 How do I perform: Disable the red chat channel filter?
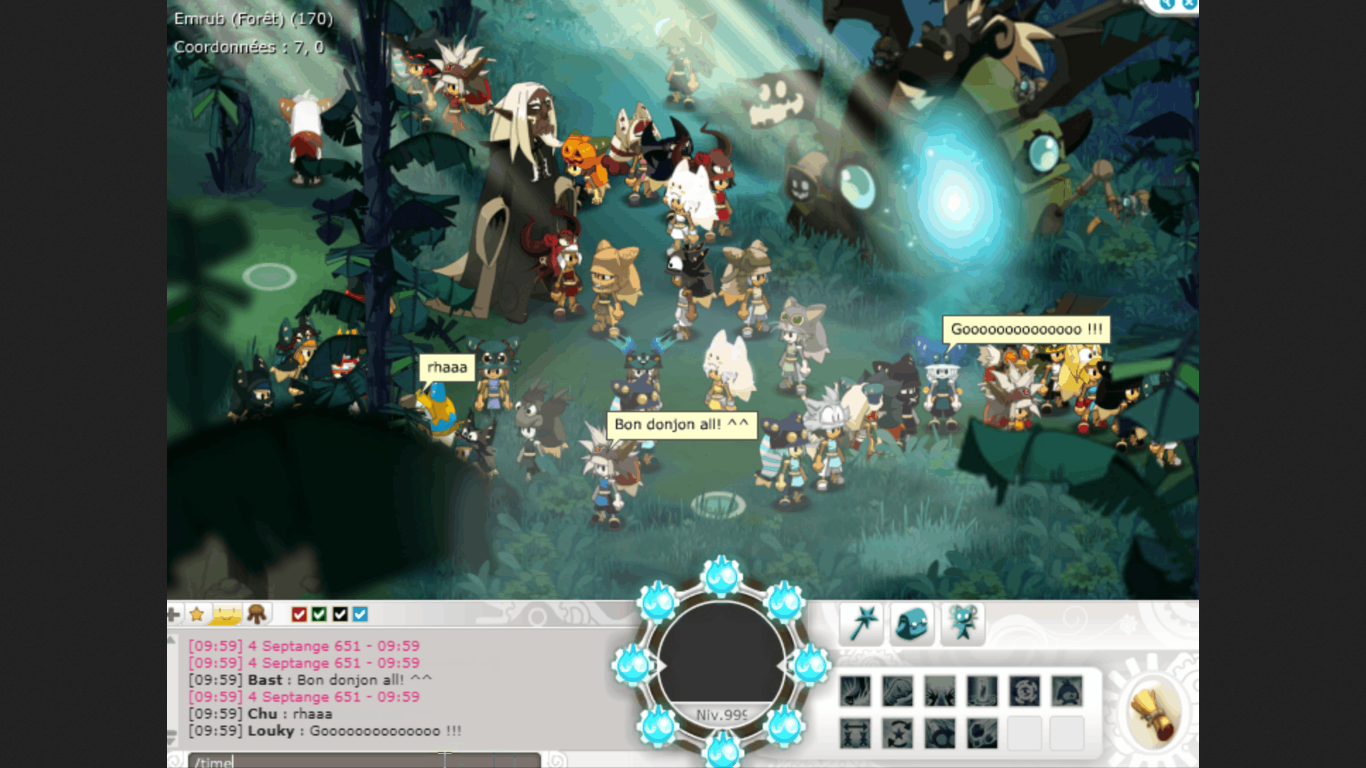coord(298,615)
